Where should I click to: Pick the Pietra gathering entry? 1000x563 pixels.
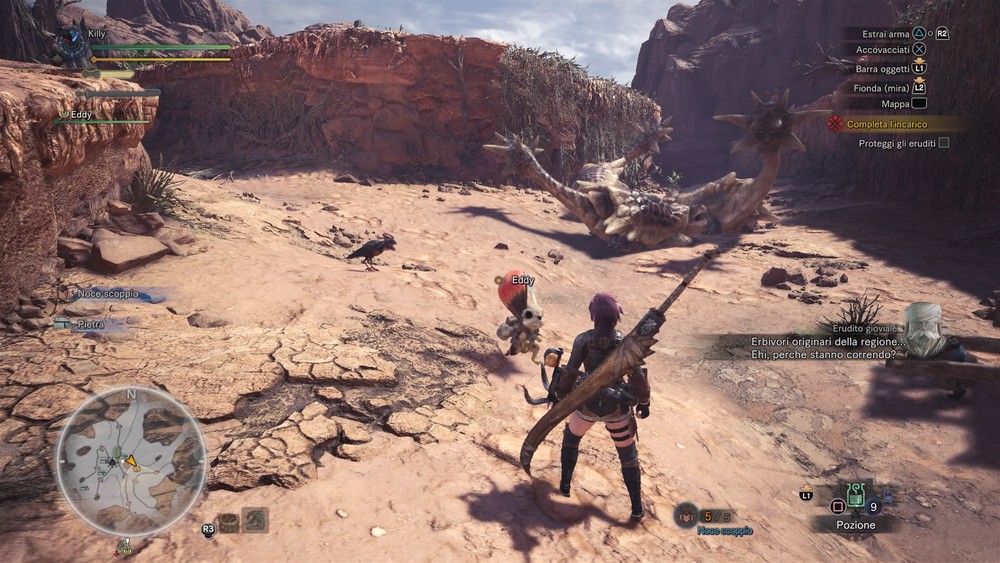tap(92, 324)
